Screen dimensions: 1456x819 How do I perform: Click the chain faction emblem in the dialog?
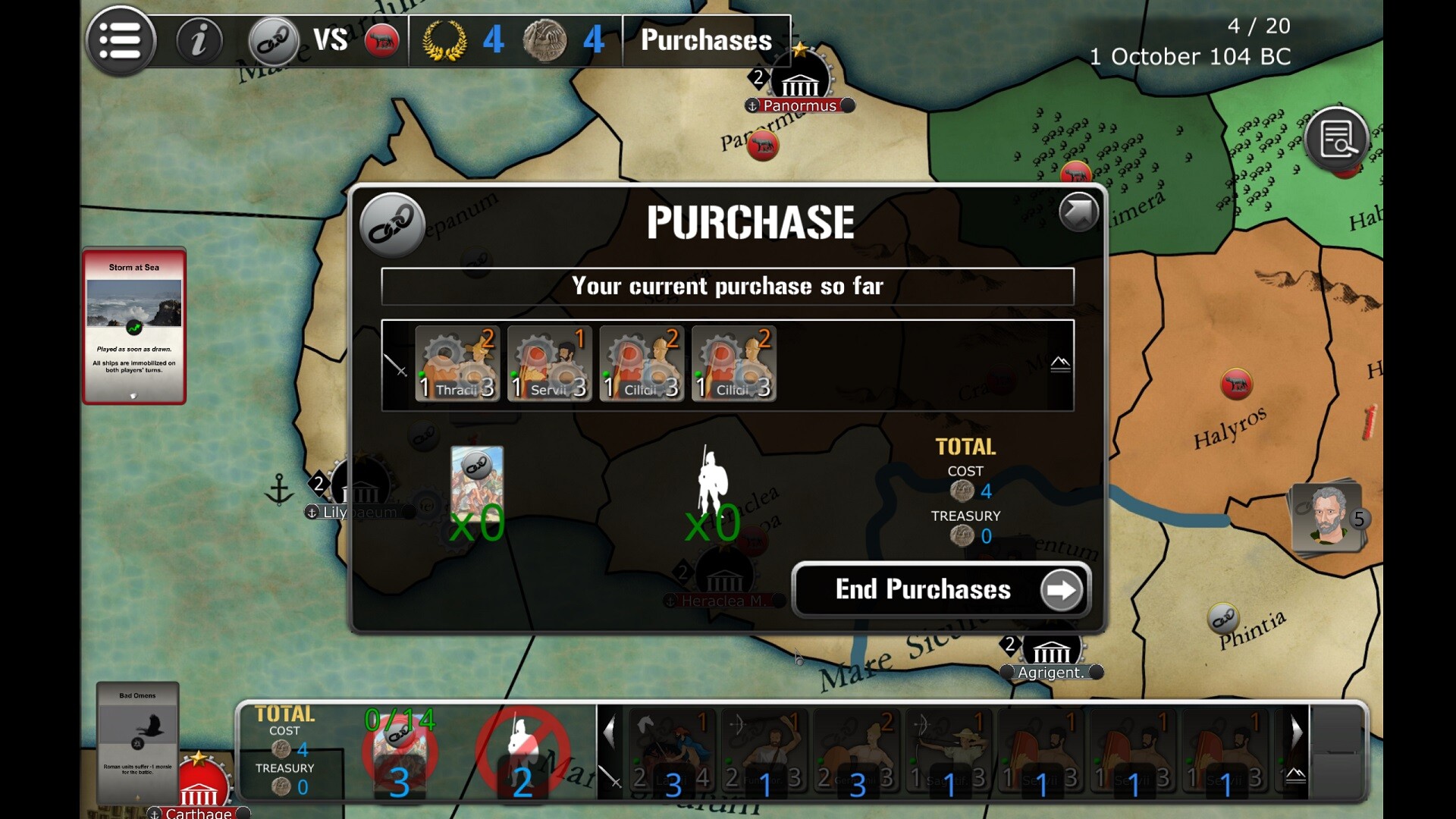point(392,225)
